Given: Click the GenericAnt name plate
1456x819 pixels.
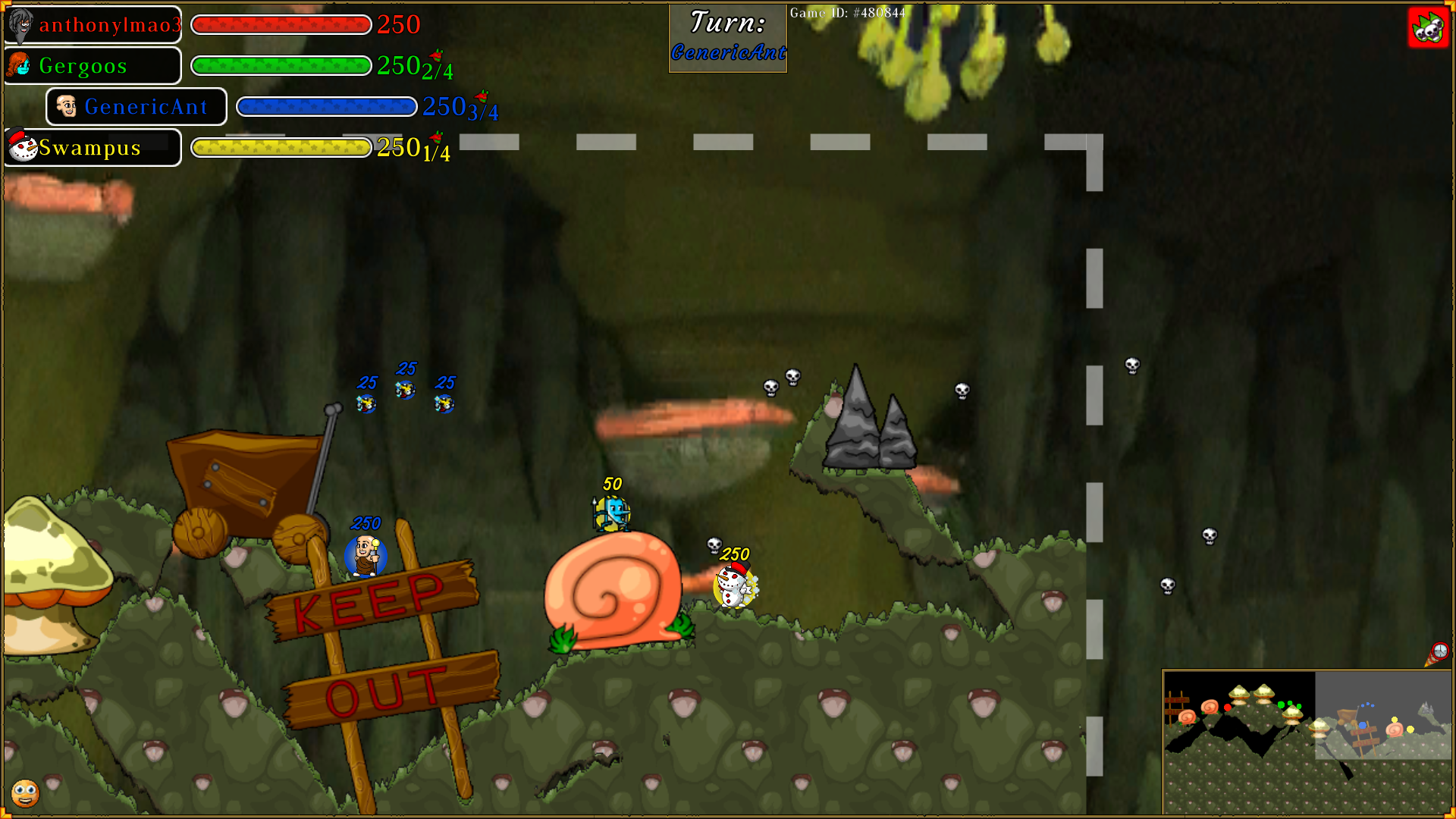Looking at the screenshot, I should (x=146, y=106).
